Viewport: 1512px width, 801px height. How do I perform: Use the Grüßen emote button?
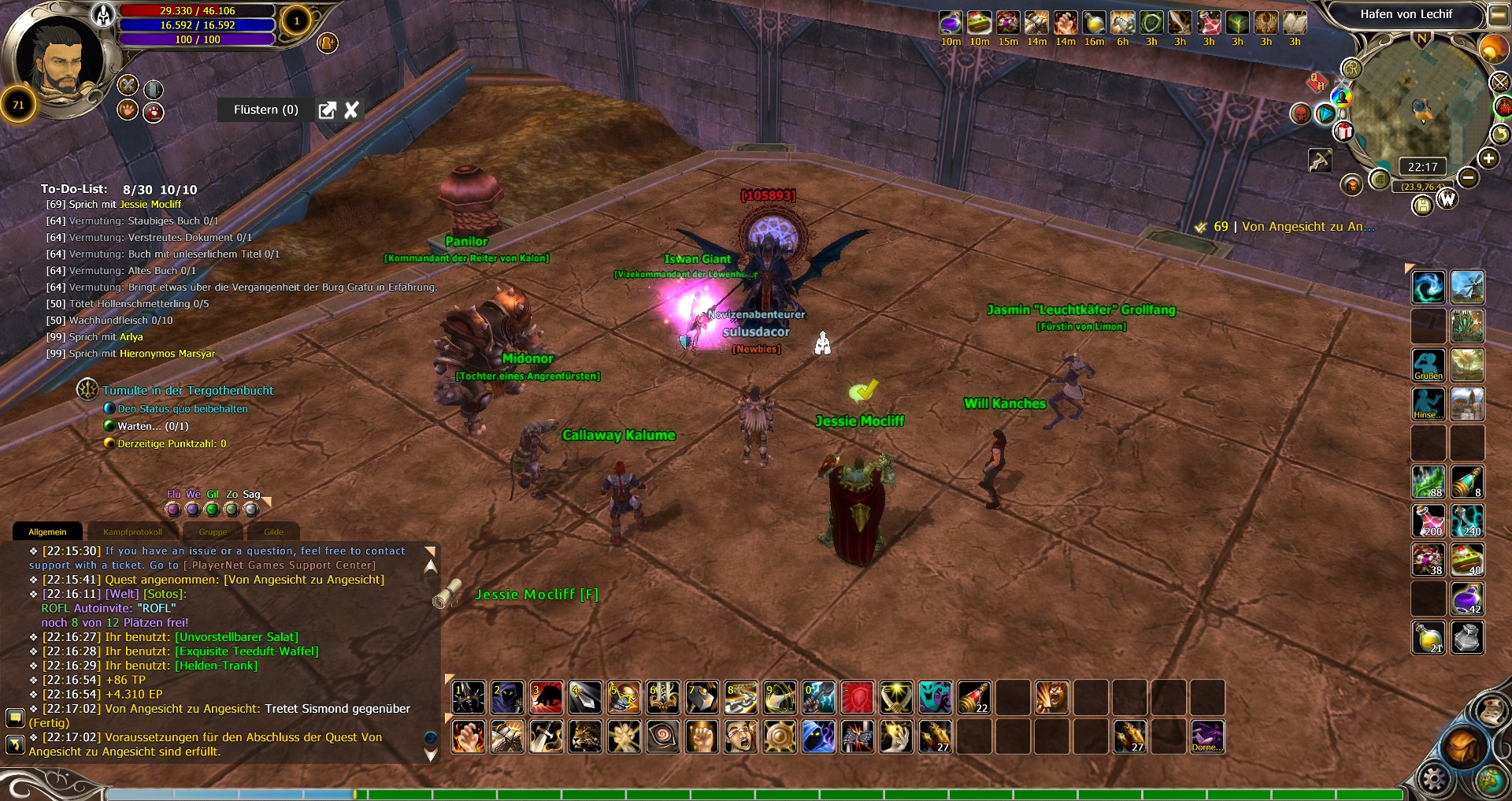coord(1428,365)
